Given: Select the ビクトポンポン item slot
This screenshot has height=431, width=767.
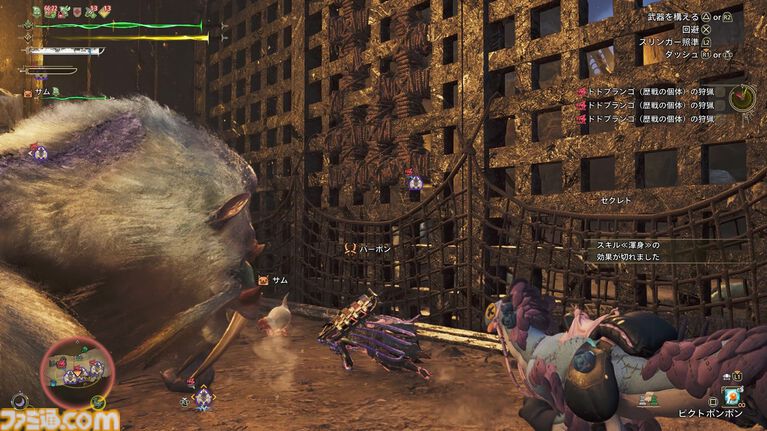Looking at the screenshot, I should [x=731, y=395].
